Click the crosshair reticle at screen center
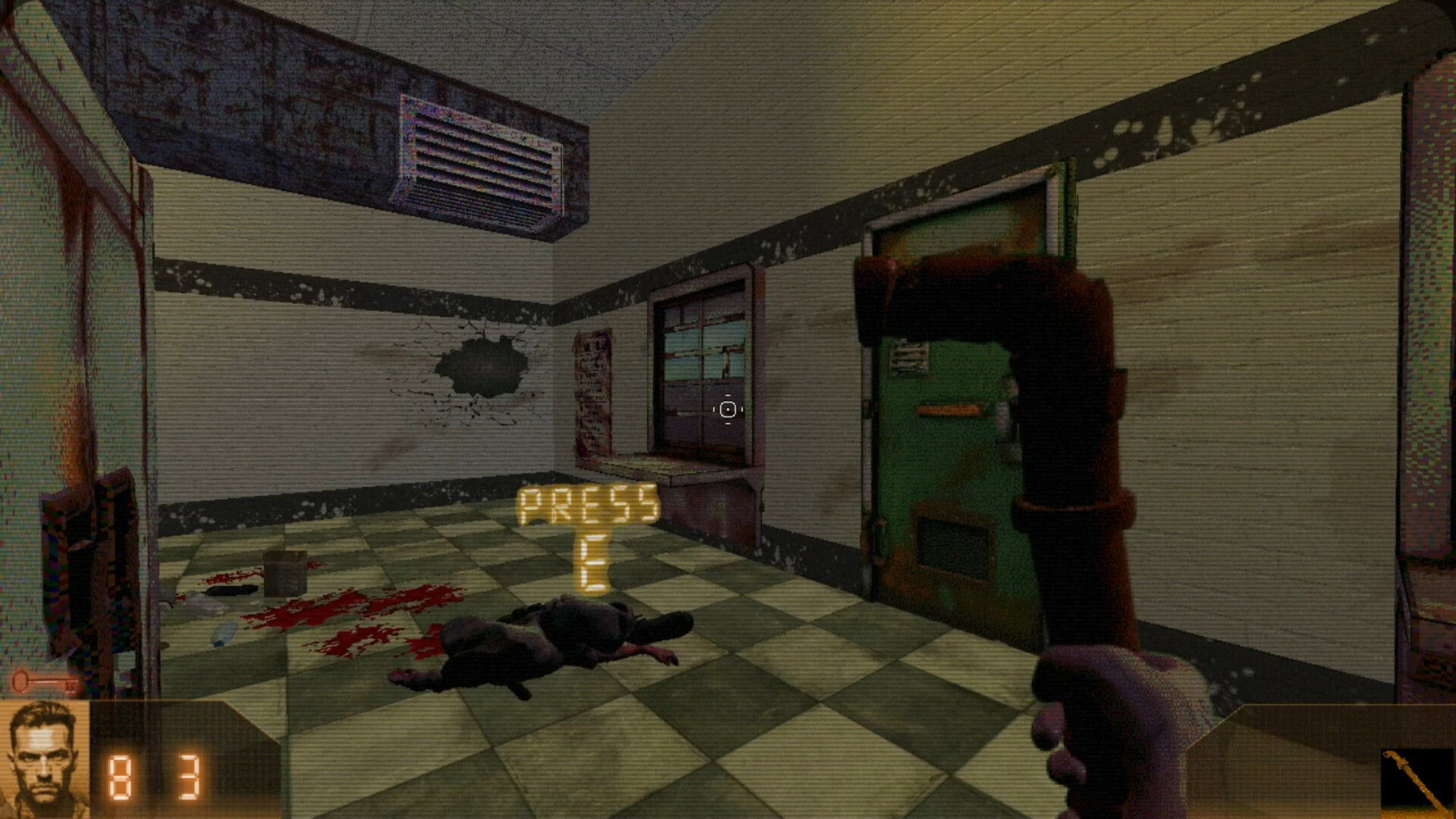Image resolution: width=1456 pixels, height=819 pixels. [x=726, y=409]
